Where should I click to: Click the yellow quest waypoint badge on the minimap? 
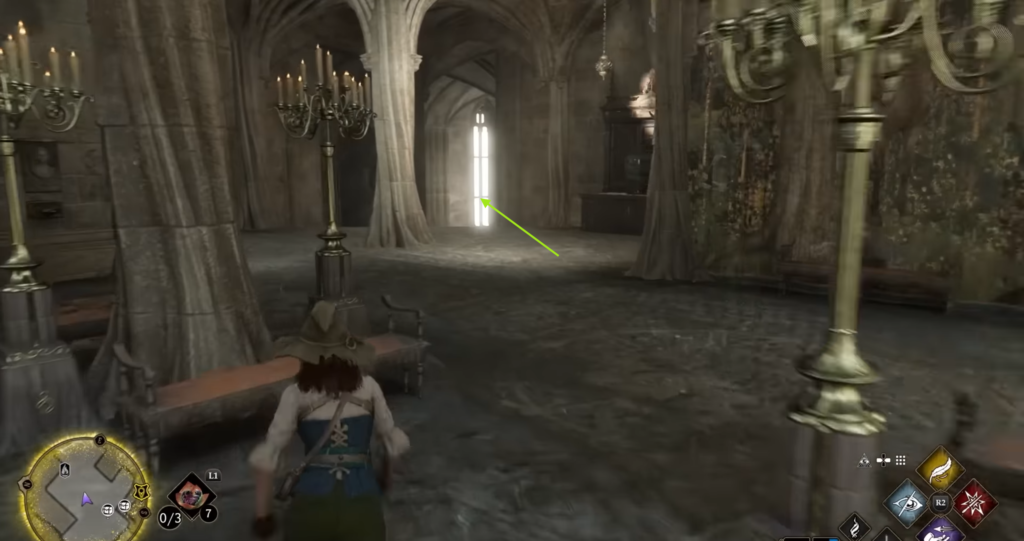pyautogui.click(x=140, y=490)
